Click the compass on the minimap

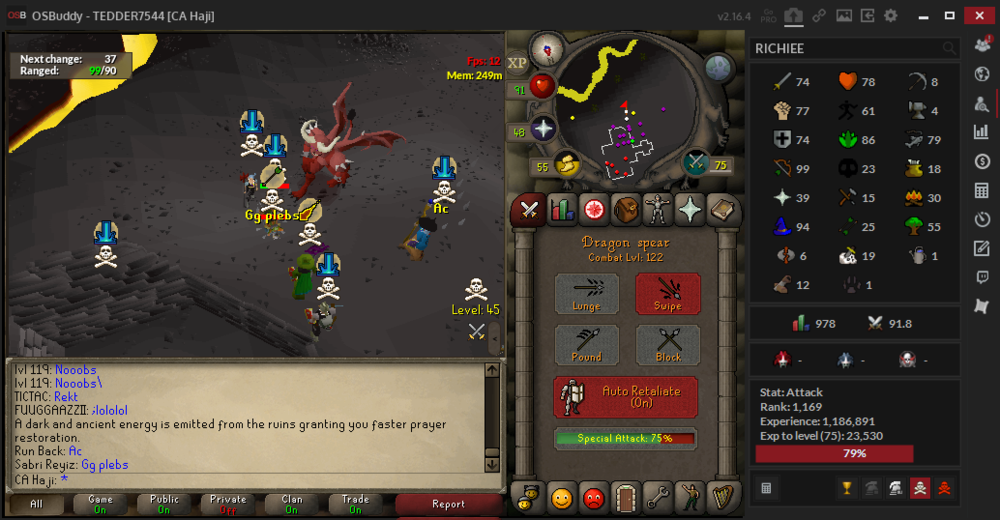pyautogui.click(x=547, y=48)
